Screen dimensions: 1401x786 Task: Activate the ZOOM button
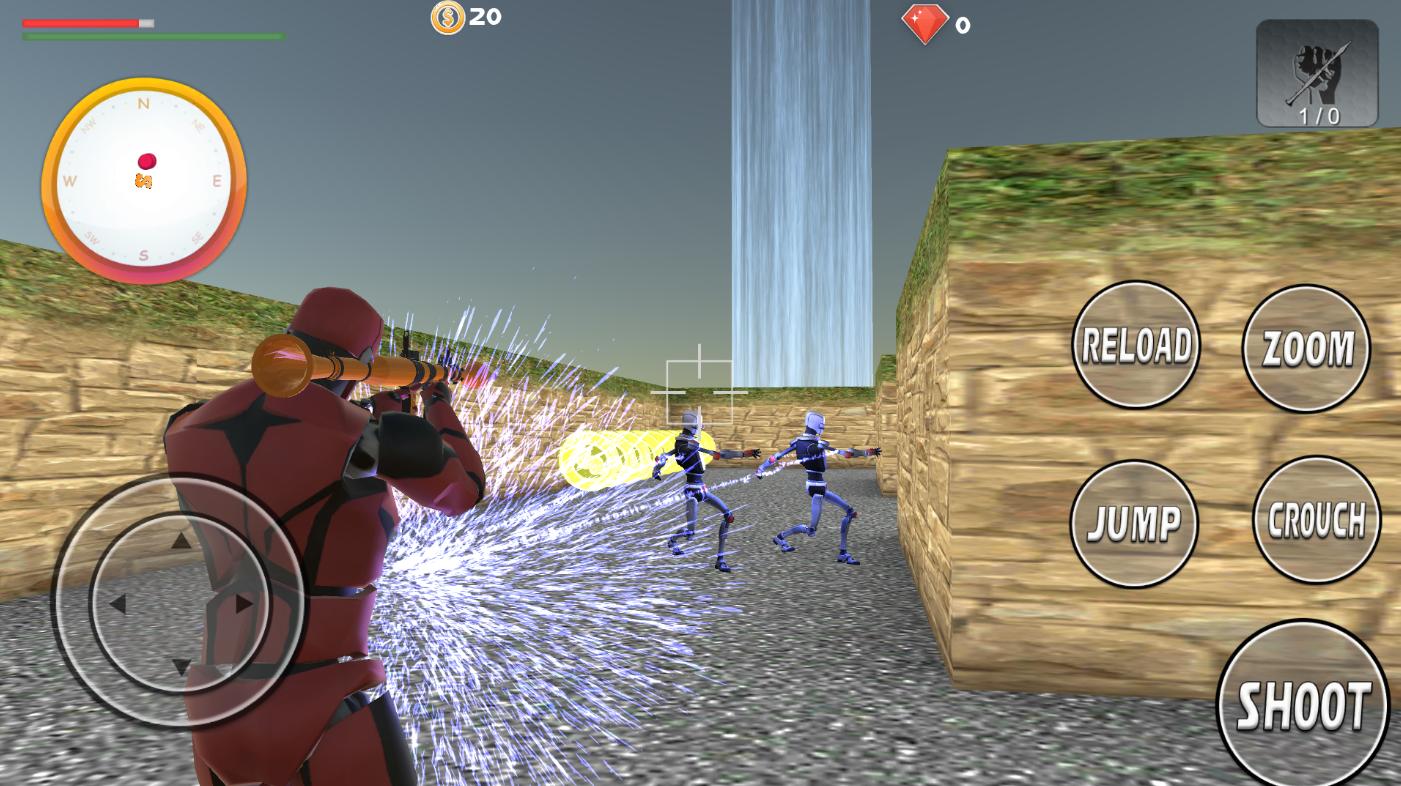pos(1306,347)
